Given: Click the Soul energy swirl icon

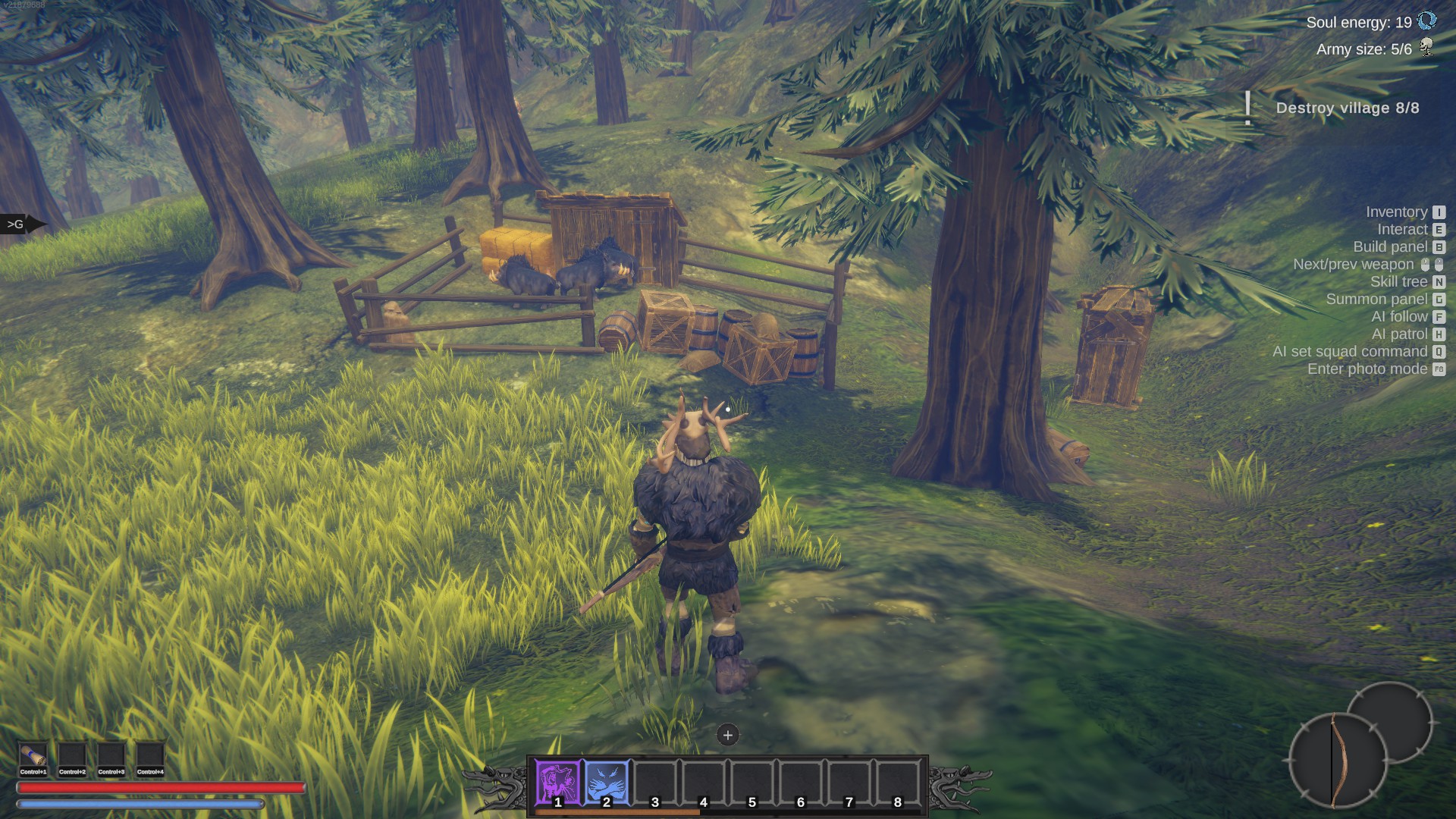Looking at the screenshot, I should pos(1426,21).
